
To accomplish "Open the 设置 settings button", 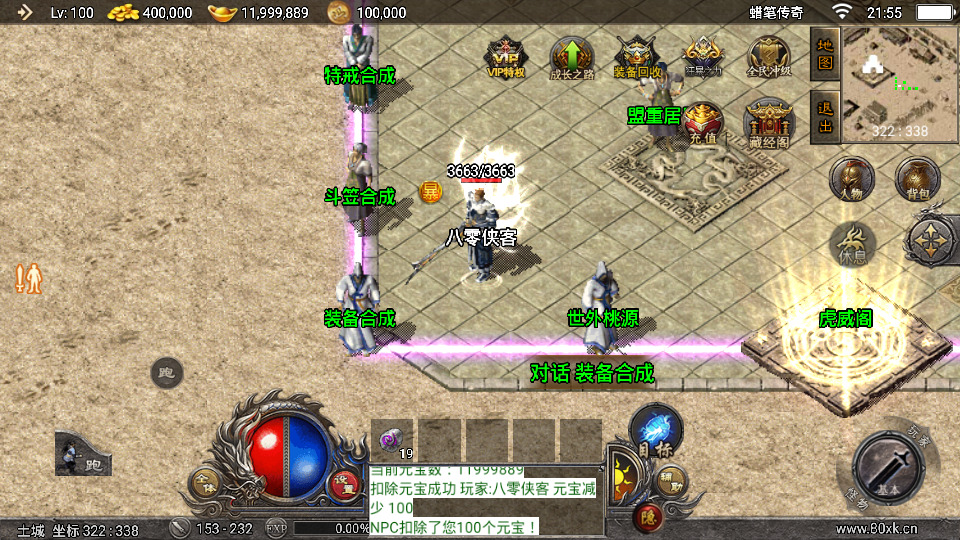I will pyautogui.click(x=346, y=484).
